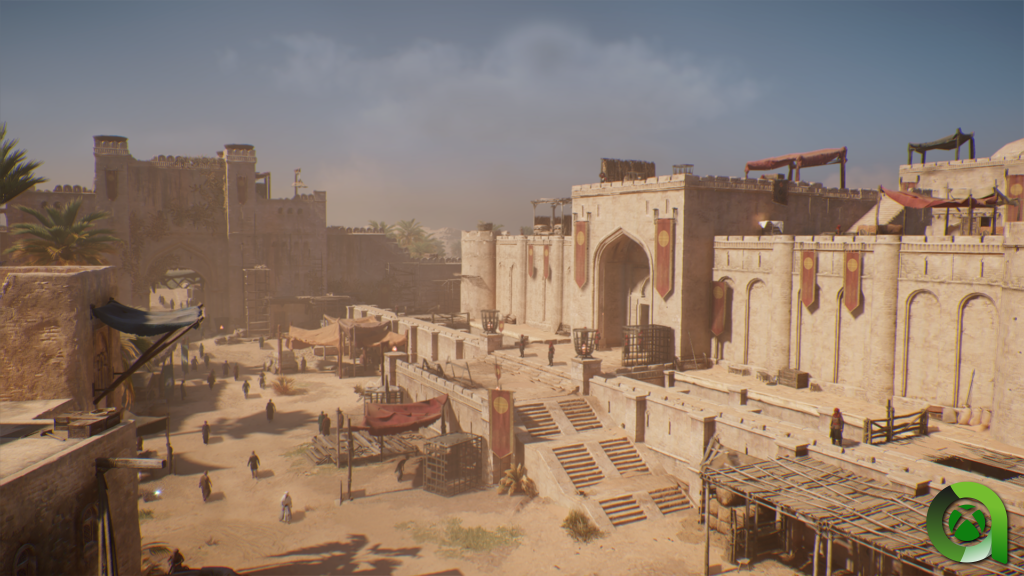Click the green Xbox logo watermark
Screen dimensions: 1024x576
[x=966, y=523]
